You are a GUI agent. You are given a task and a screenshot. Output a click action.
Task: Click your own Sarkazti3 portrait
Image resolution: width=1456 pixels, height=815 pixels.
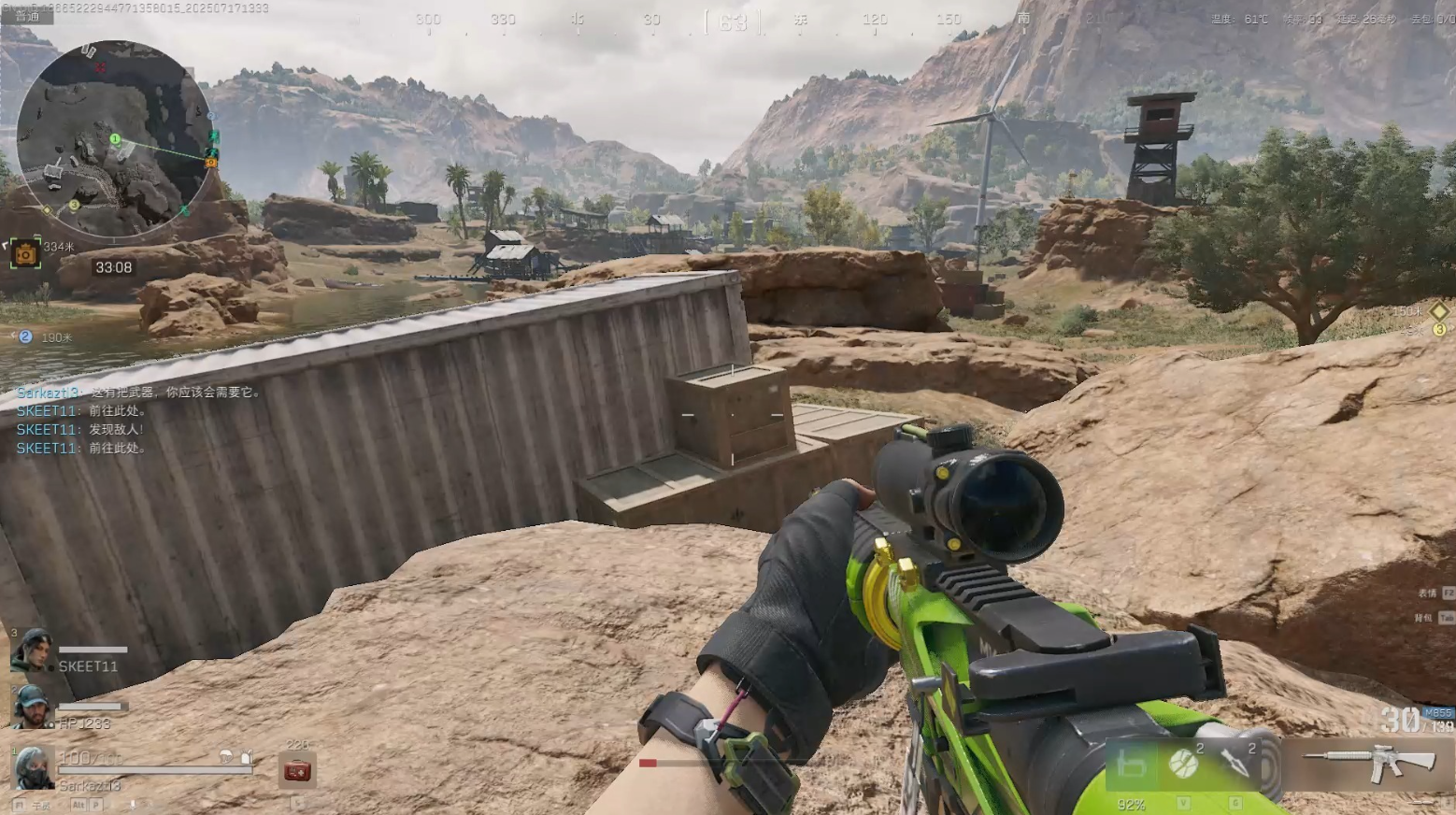pyautogui.click(x=33, y=766)
